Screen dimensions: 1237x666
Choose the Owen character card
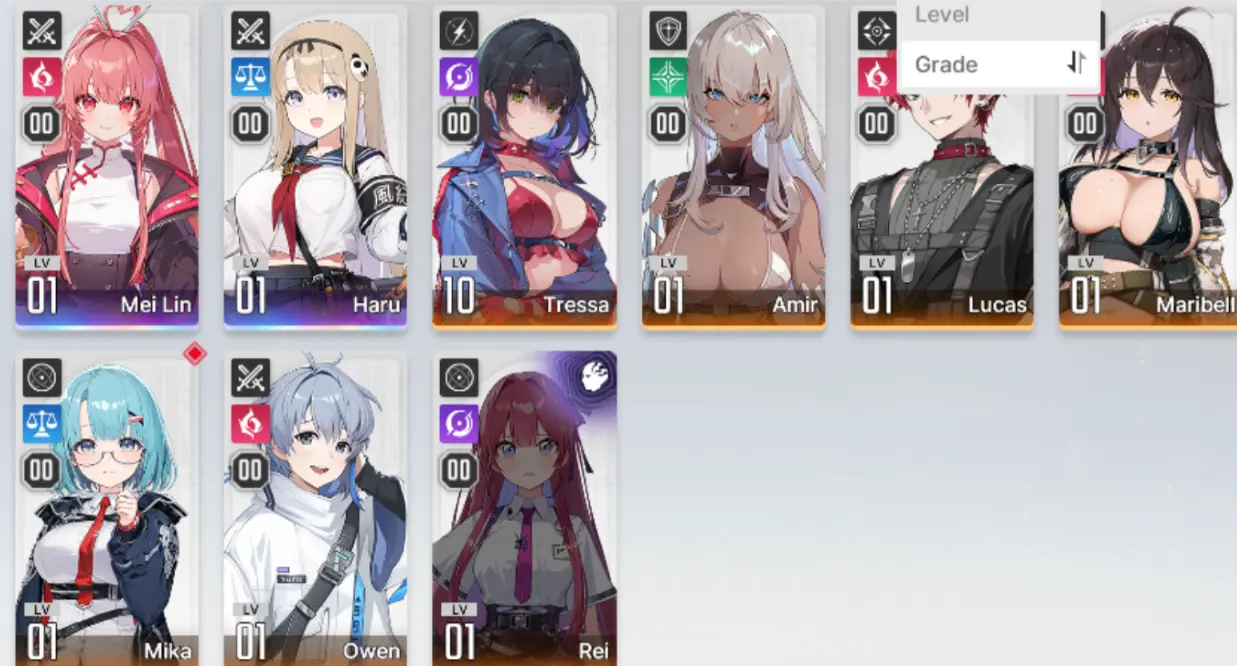click(x=315, y=510)
